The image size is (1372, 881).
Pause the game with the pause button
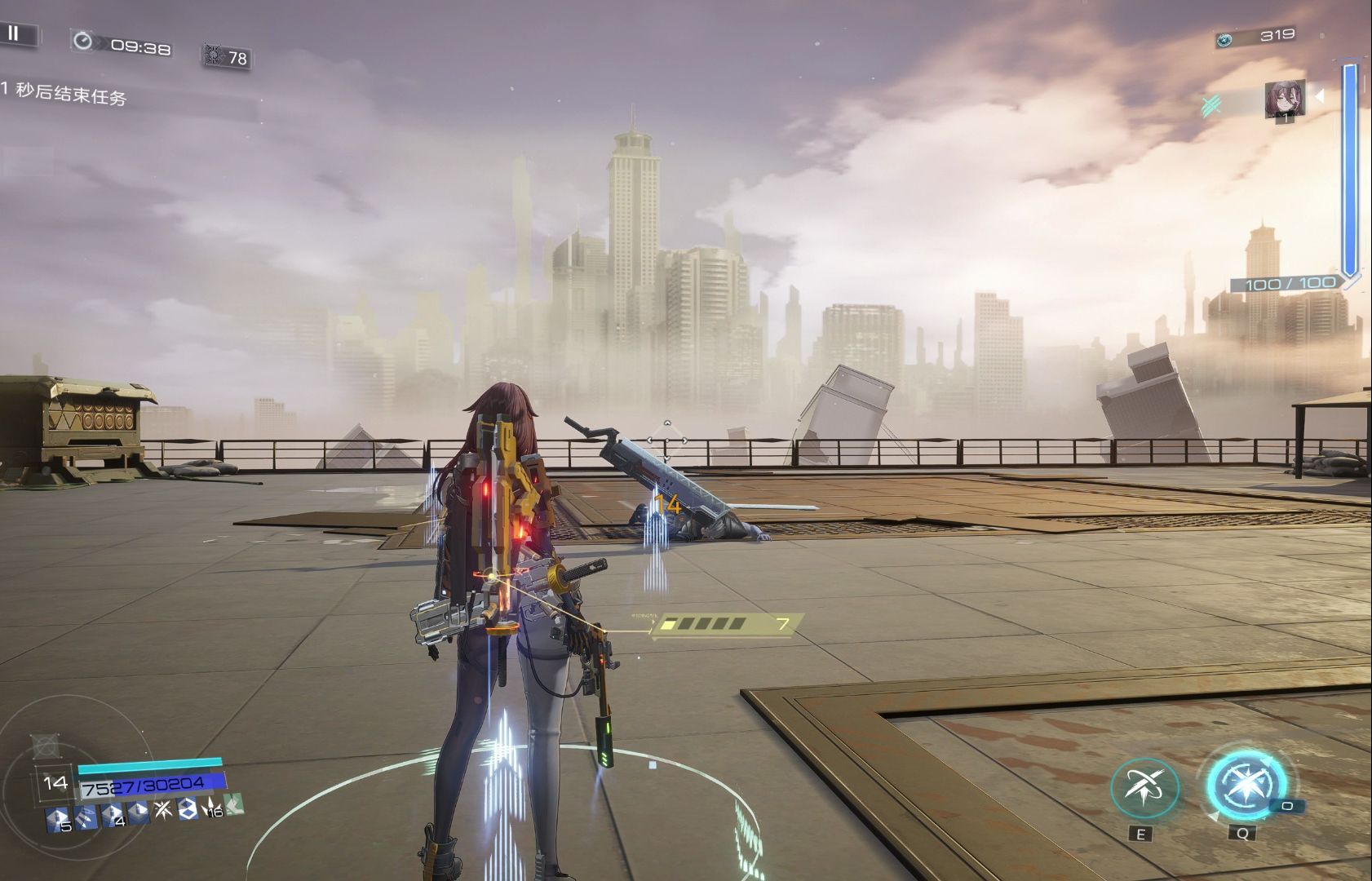coord(14,33)
